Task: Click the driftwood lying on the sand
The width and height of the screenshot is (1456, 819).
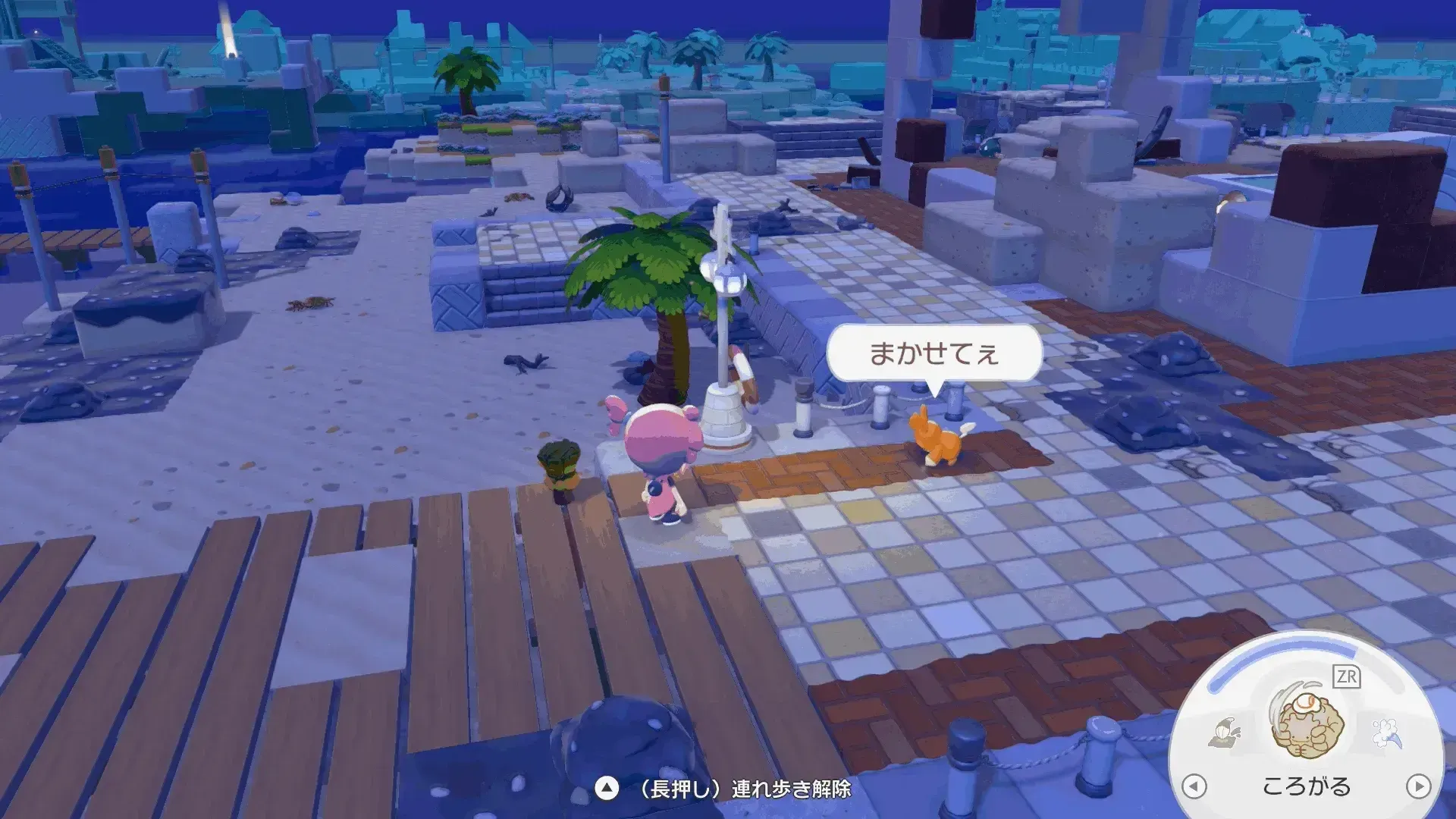Action: pos(528,363)
